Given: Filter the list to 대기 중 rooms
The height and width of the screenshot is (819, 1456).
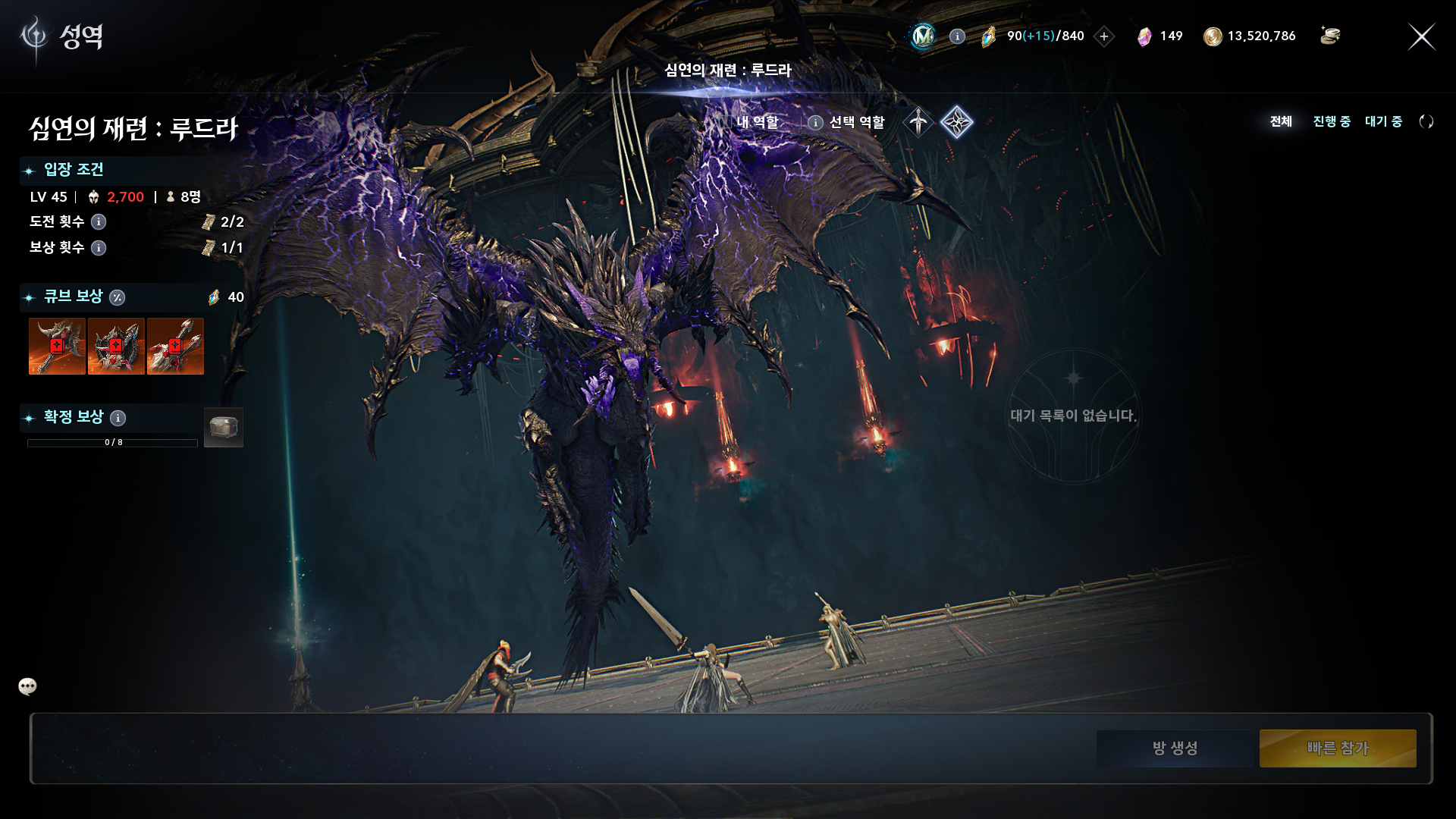Looking at the screenshot, I should pyautogui.click(x=1383, y=121).
